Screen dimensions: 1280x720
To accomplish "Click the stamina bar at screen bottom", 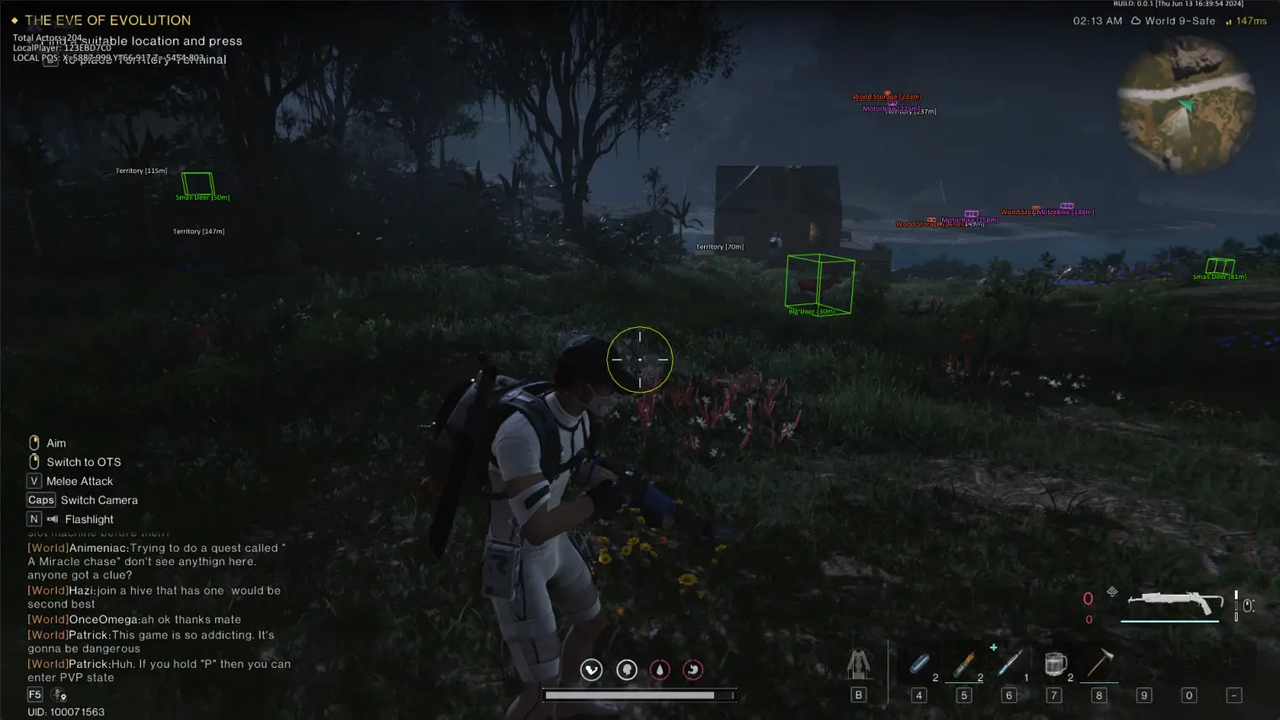I will 638,695.
